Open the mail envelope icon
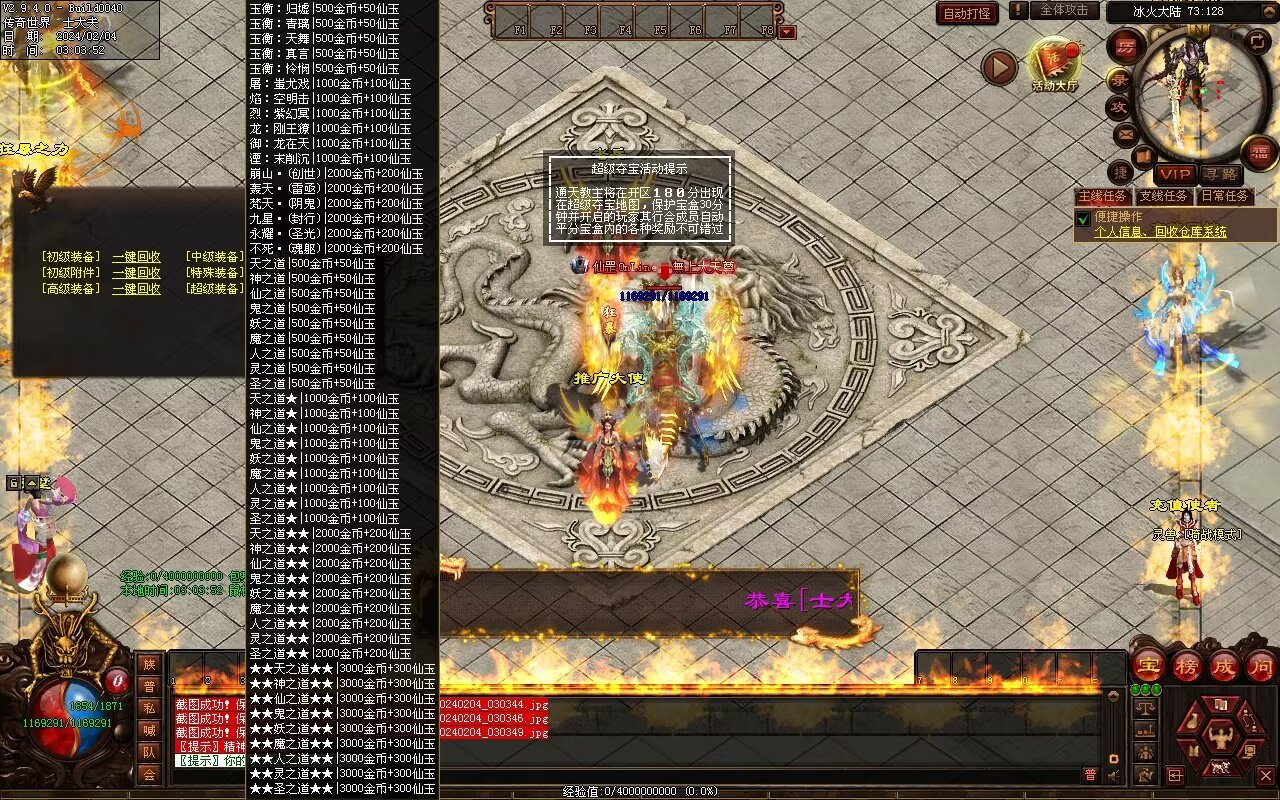The image size is (1280, 800). tap(1125, 134)
